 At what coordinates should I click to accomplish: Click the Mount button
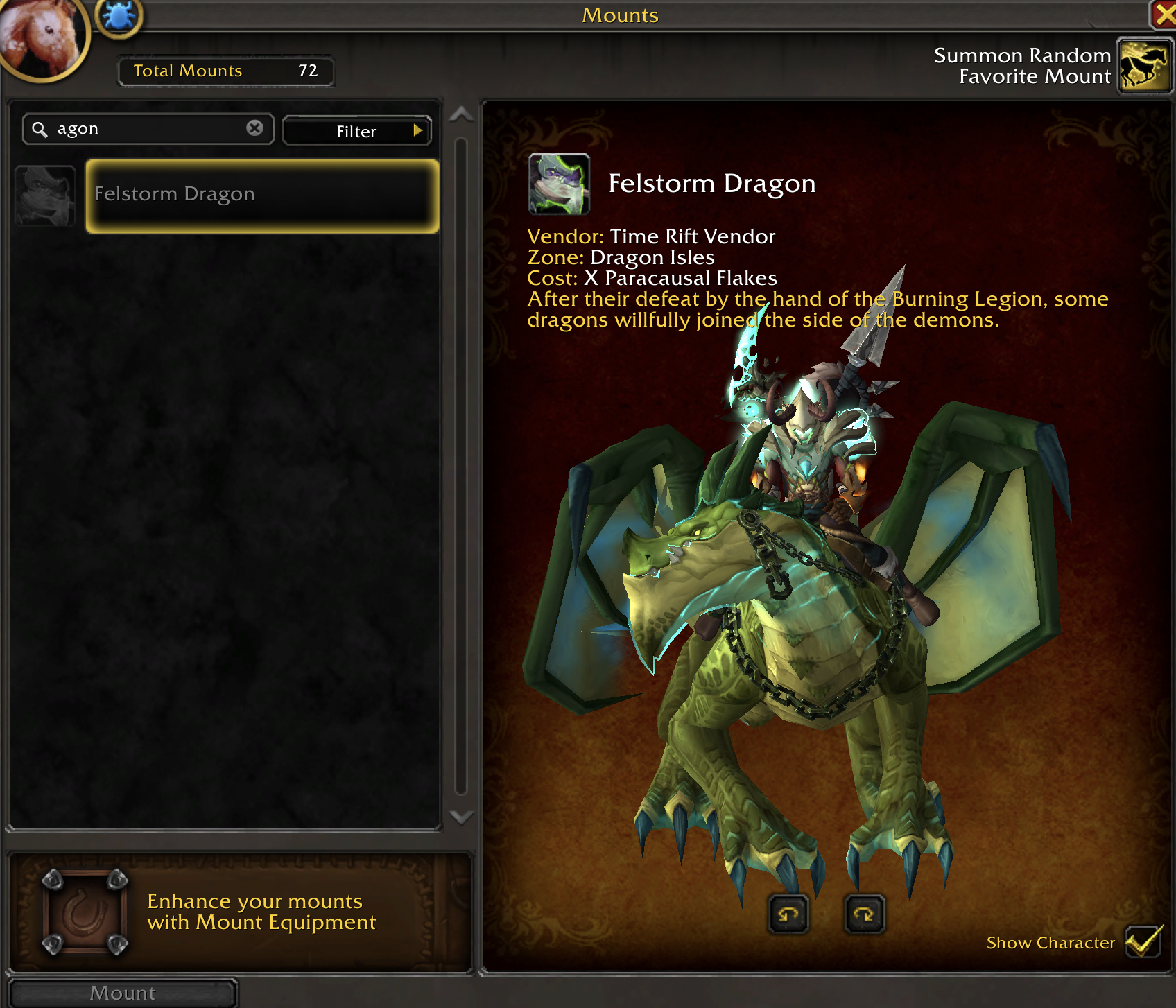pyautogui.click(x=123, y=993)
